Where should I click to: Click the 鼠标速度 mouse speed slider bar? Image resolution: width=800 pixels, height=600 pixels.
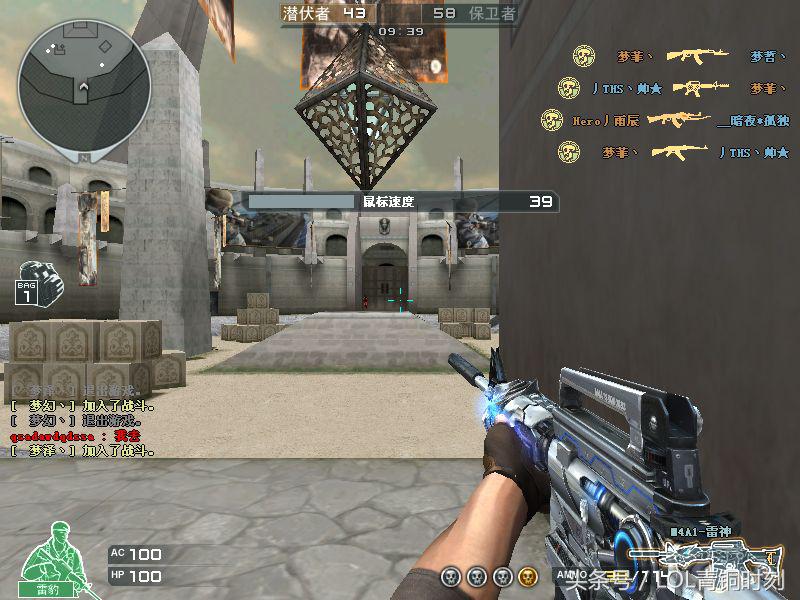(x=301, y=202)
